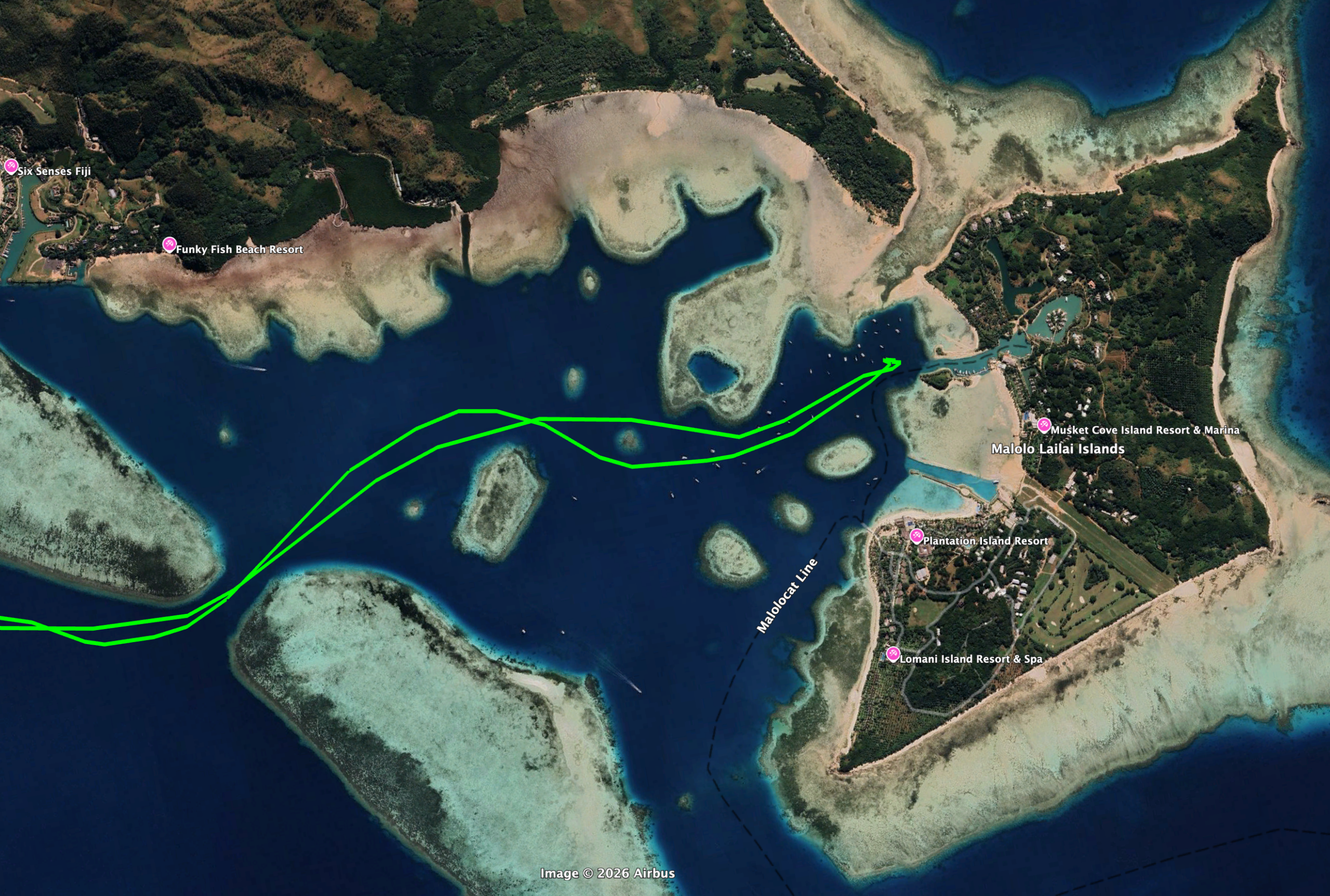1330x896 pixels.
Task: Click the Malolo Lailai Islands place label
Action: 1057,449
